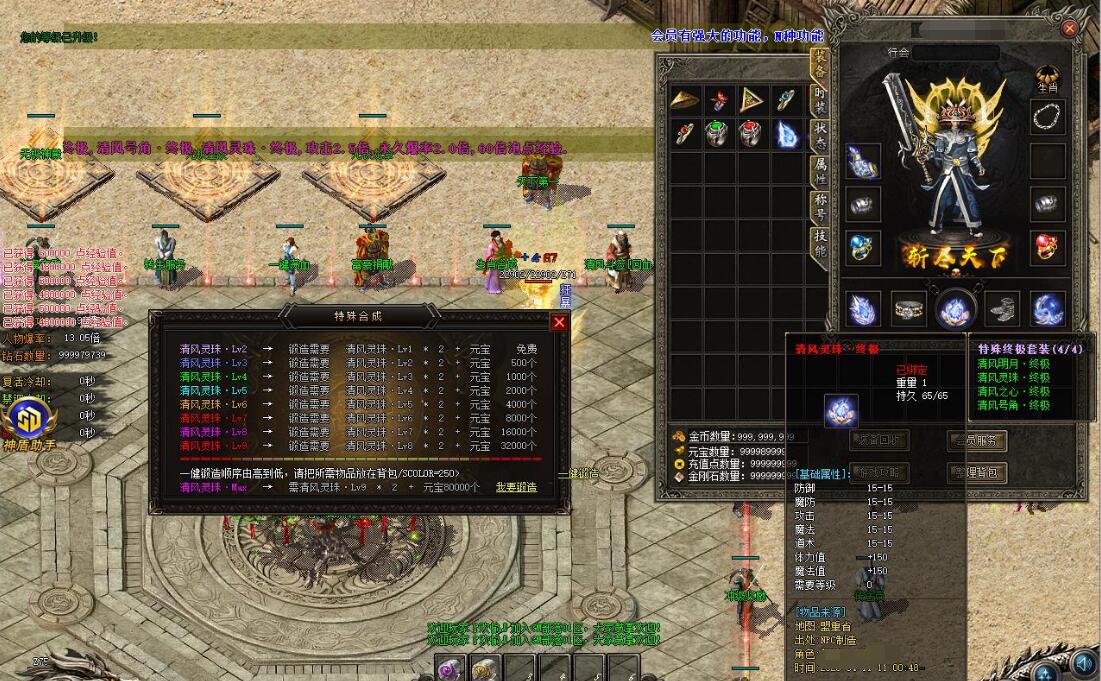The height and width of the screenshot is (681, 1101).
Task: Open the 状态 status tab
Action: [819, 136]
